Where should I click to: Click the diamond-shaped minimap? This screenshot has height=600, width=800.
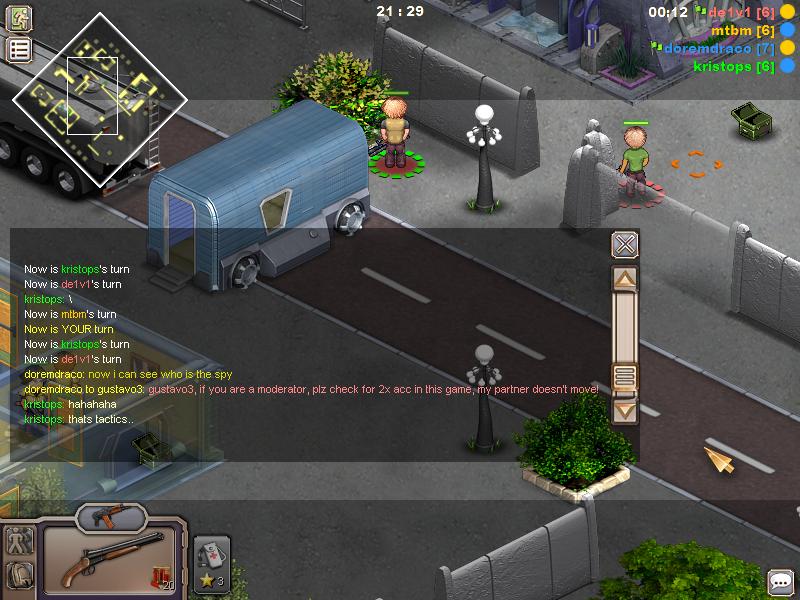tap(99, 99)
